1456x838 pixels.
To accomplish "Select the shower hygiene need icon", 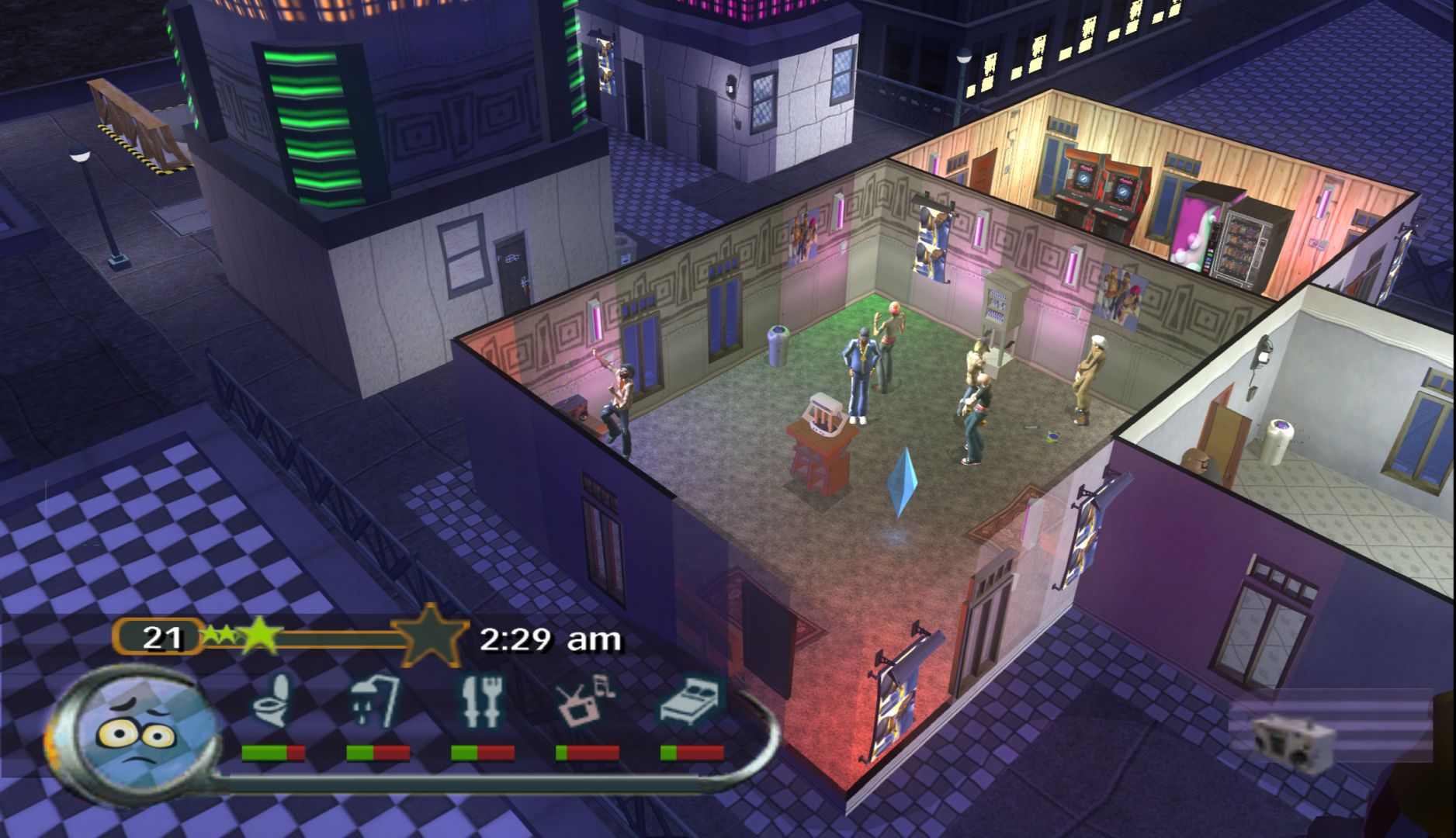I will (376, 701).
